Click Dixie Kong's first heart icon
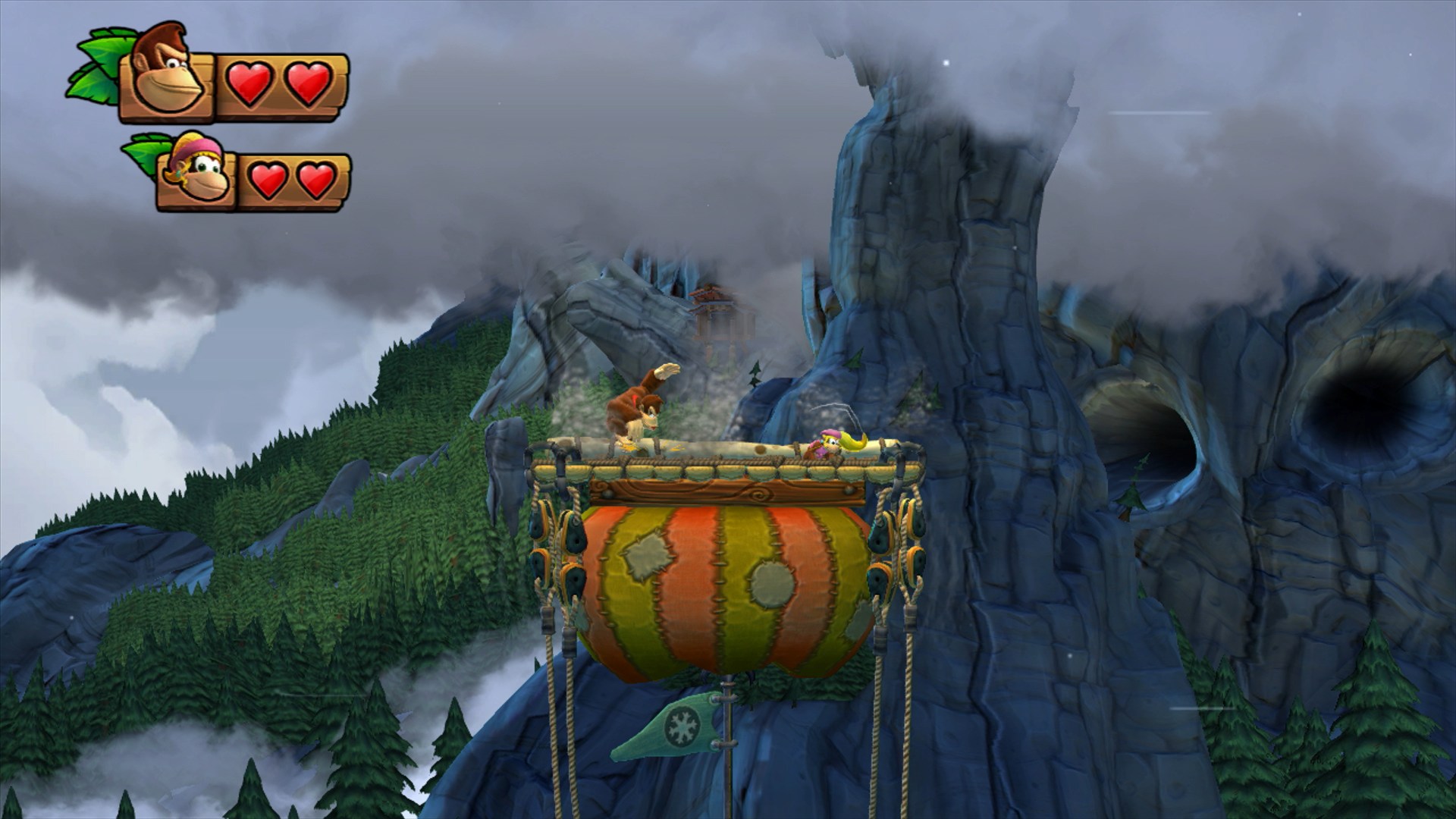This screenshot has width=1456, height=819. 269,178
